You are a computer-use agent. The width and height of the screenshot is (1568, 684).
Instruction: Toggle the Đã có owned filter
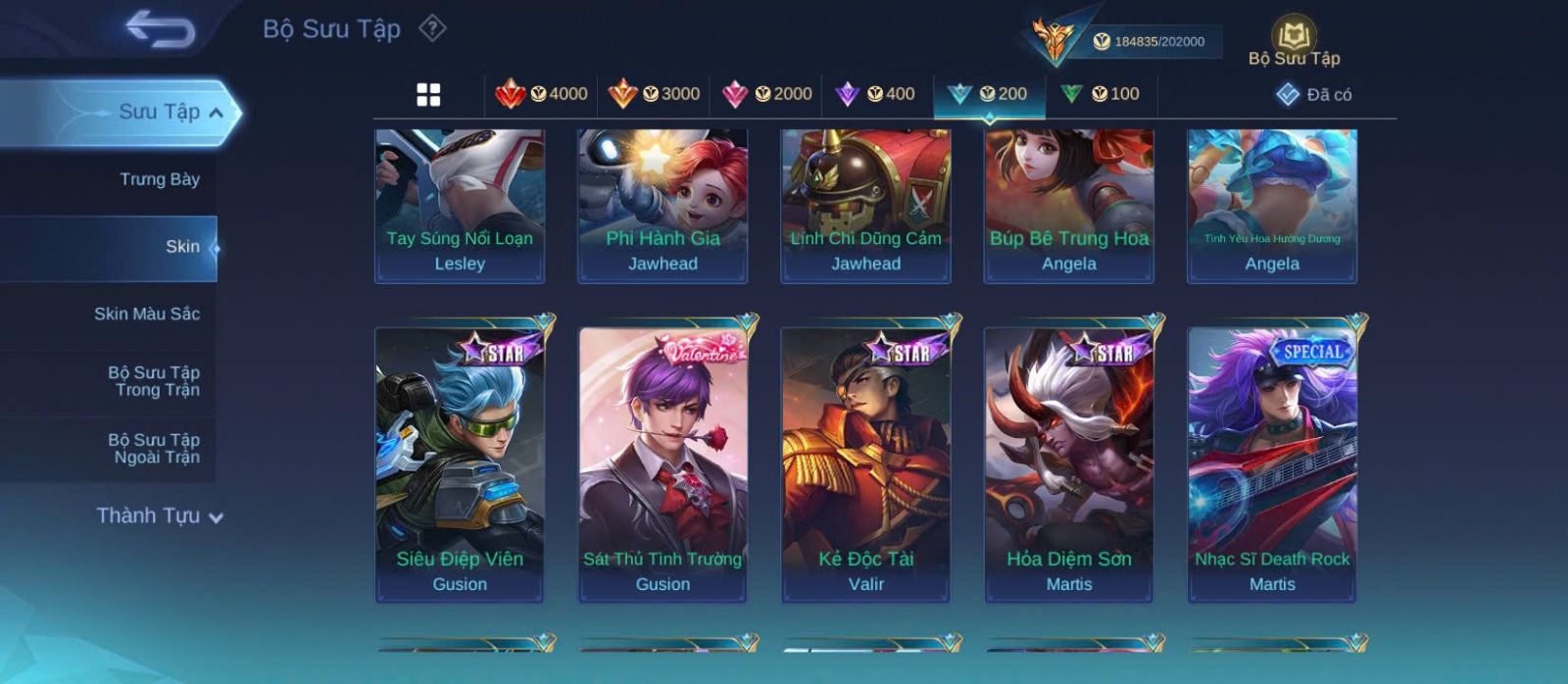(1314, 94)
